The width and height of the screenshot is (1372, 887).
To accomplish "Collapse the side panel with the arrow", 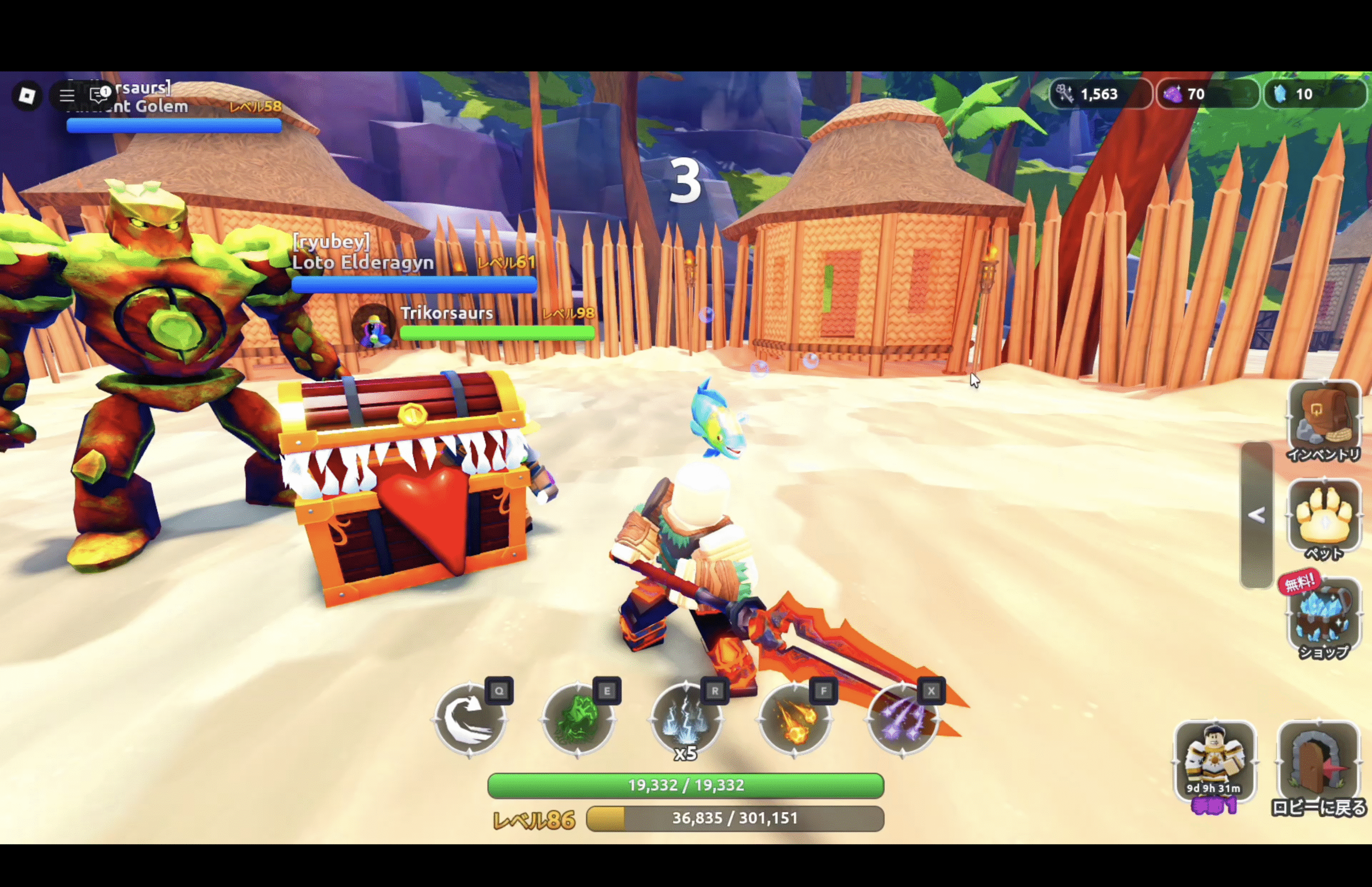I will tap(1256, 515).
